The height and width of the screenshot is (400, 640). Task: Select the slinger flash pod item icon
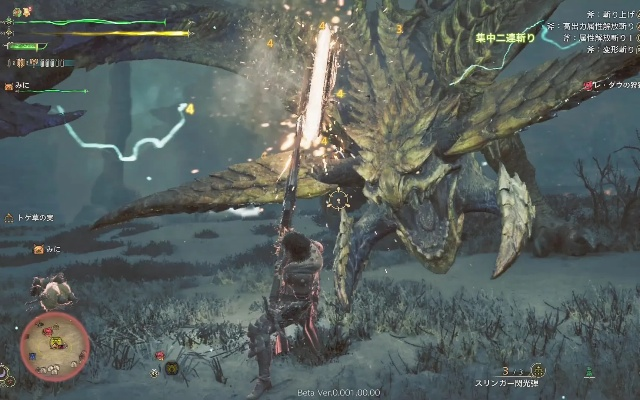click(x=537, y=370)
